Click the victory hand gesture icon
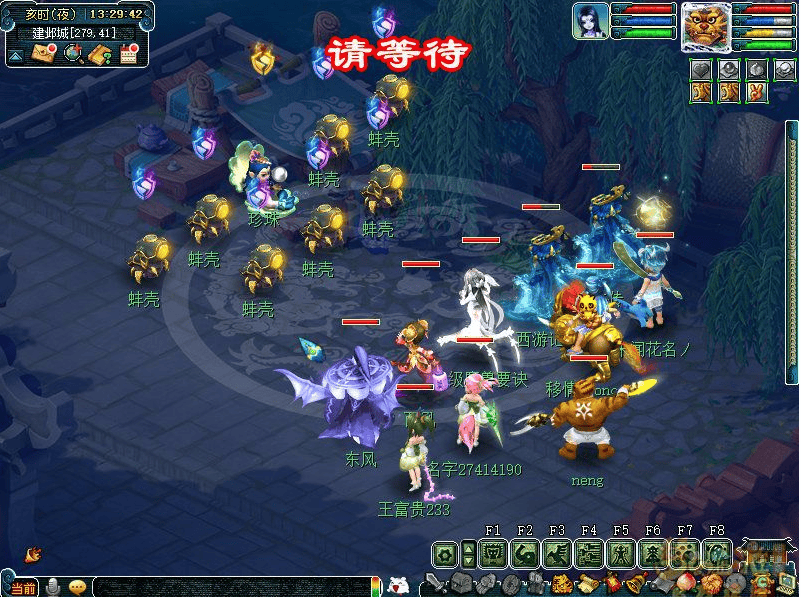801x597 pixels. (x=758, y=92)
